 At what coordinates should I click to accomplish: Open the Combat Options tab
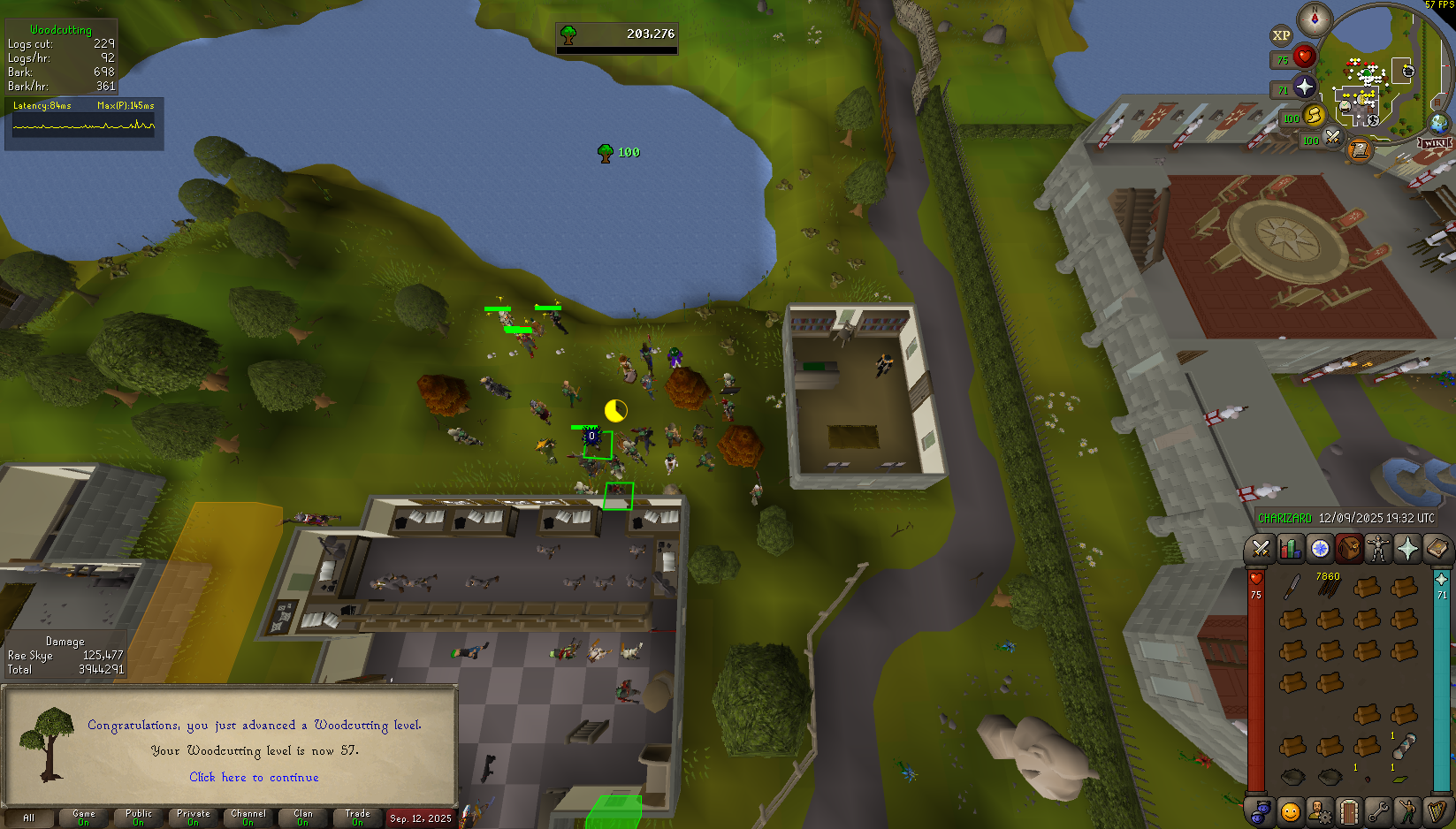tap(1261, 549)
